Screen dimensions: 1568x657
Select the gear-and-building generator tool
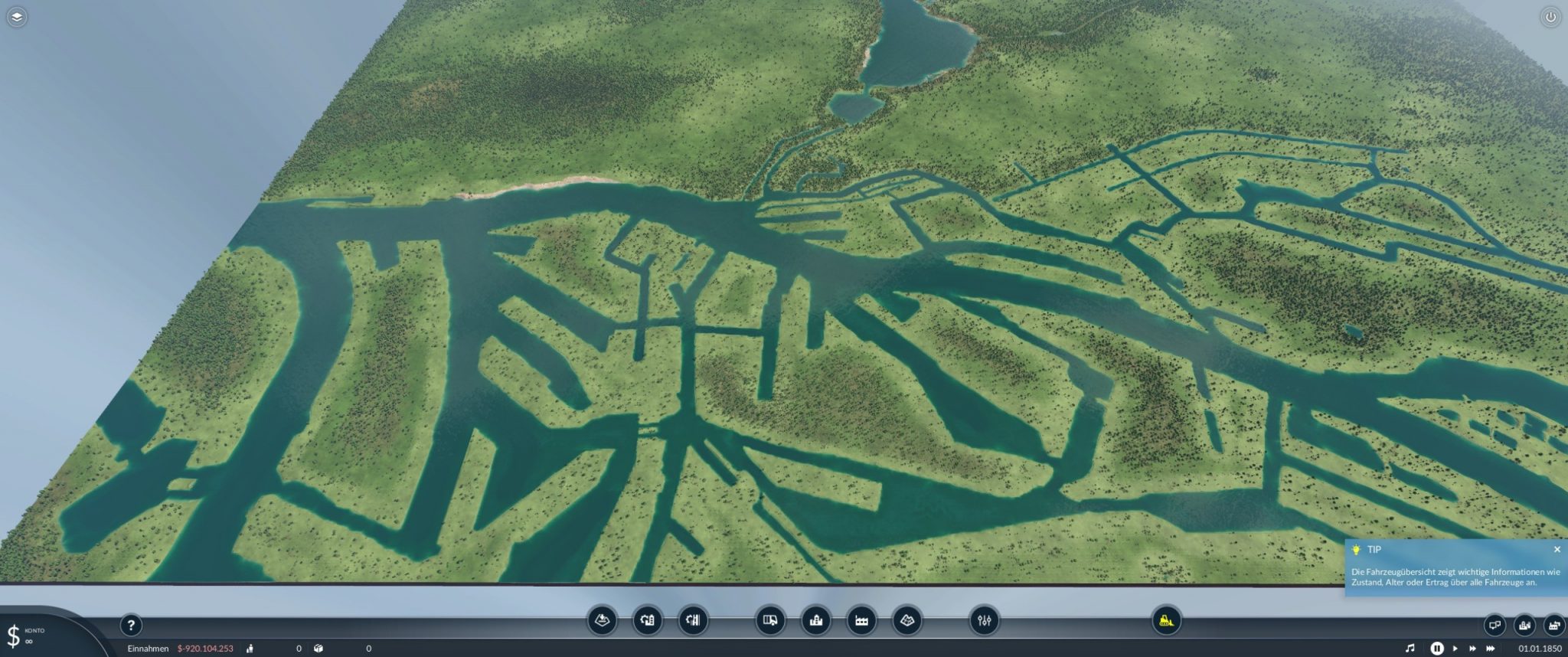(648, 620)
